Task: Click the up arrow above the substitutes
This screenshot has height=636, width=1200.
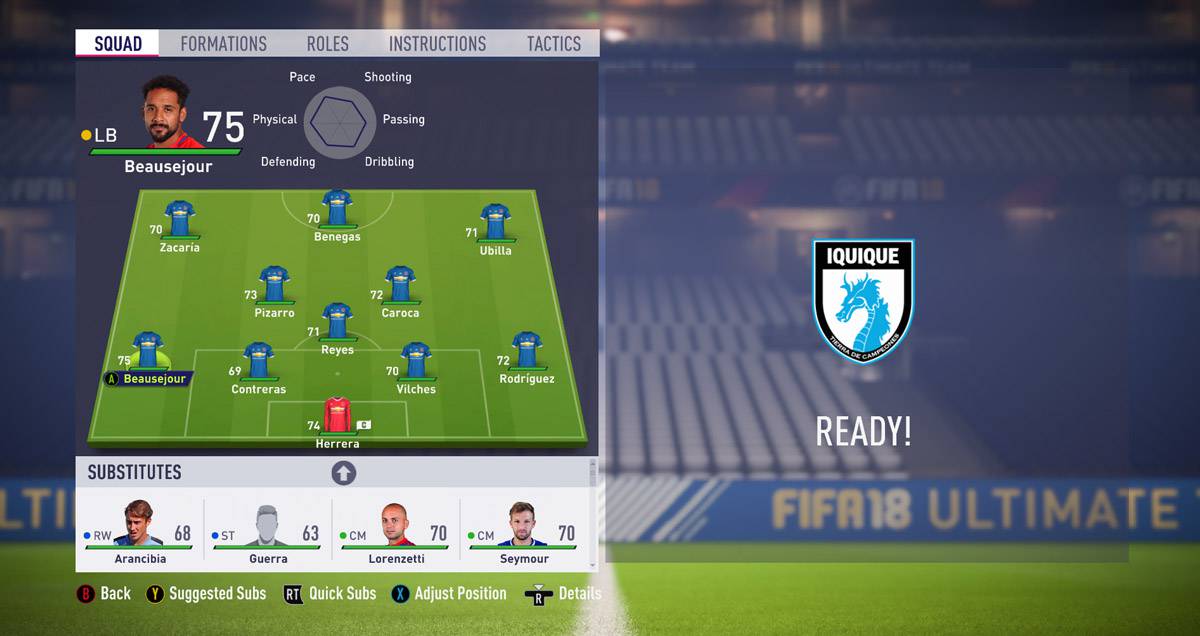Action: point(343,473)
